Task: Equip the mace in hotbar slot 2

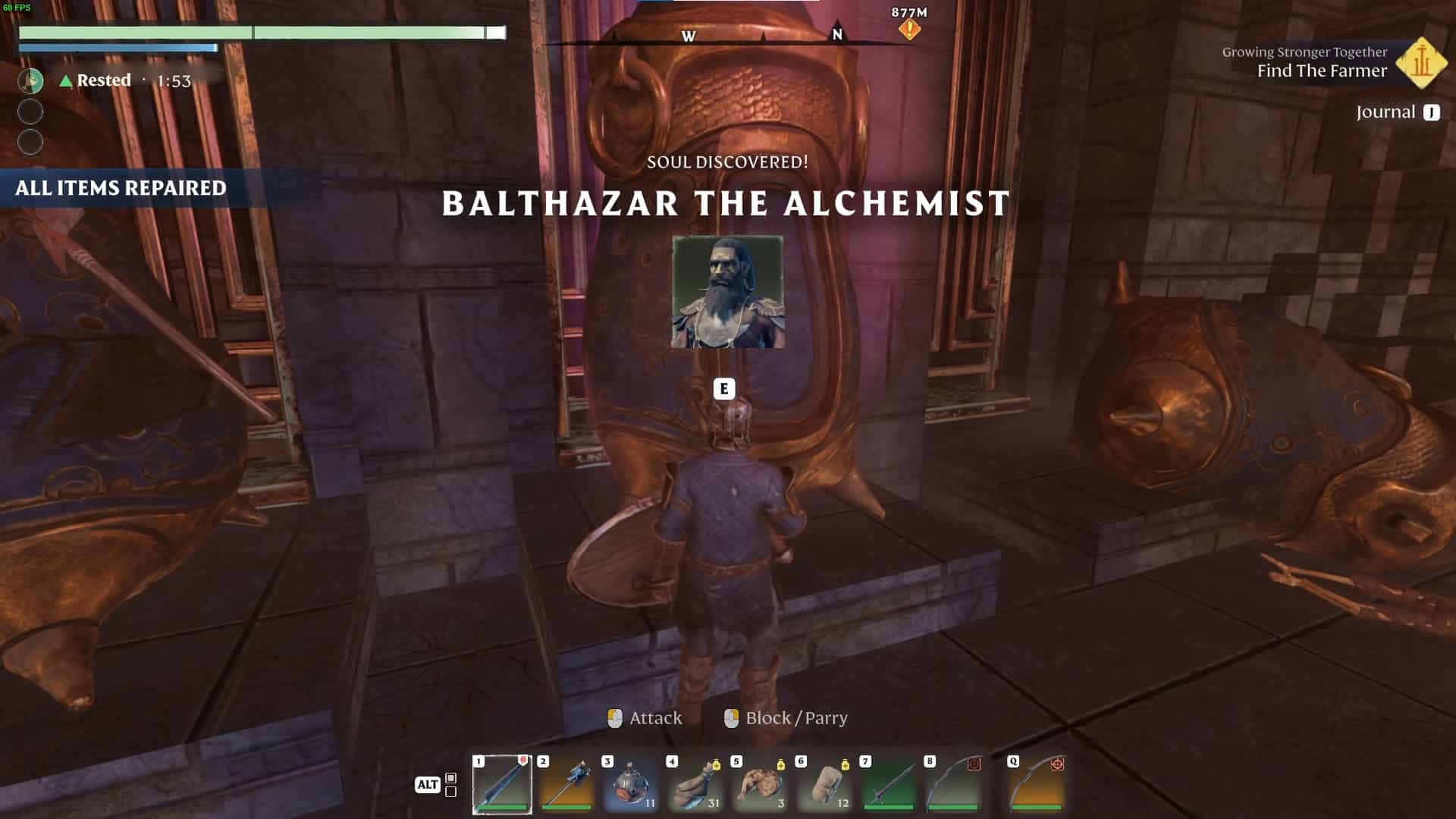Action: coord(566,784)
